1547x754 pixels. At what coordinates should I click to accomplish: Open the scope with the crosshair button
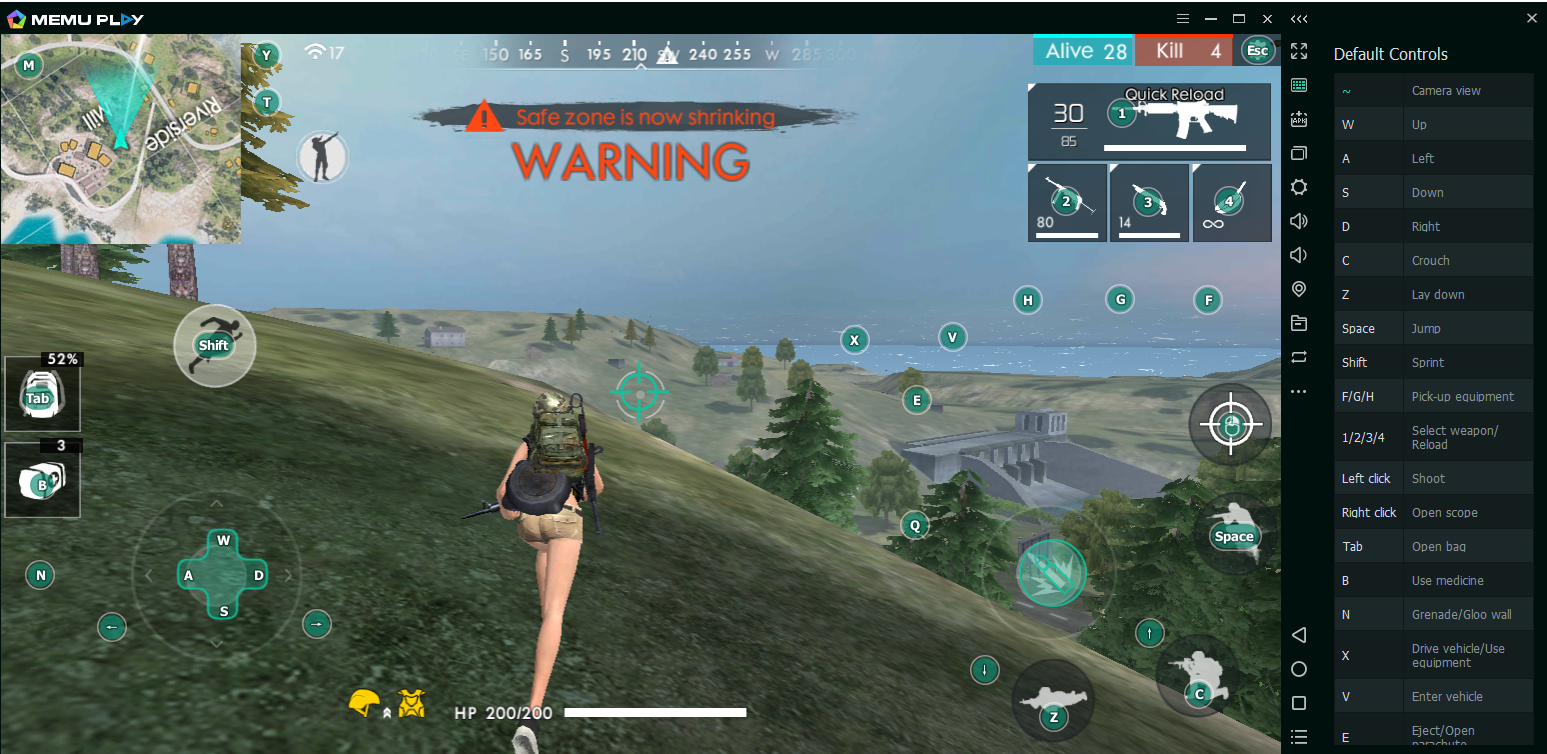click(x=1230, y=424)
